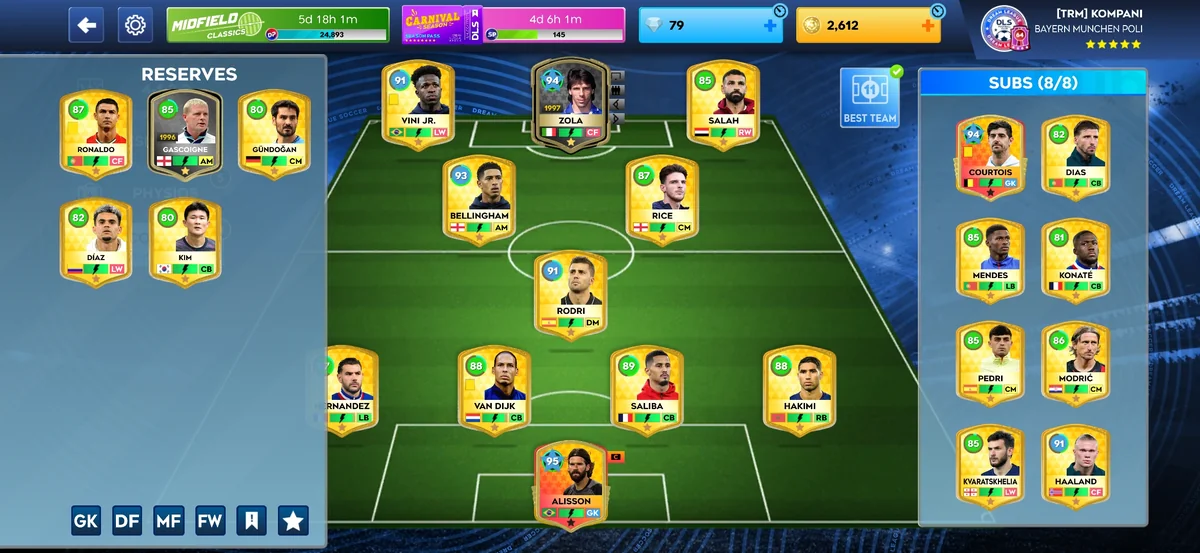
Task: Open the Bayern Munchen club profile badge
Action: (x=1002, y=28)
